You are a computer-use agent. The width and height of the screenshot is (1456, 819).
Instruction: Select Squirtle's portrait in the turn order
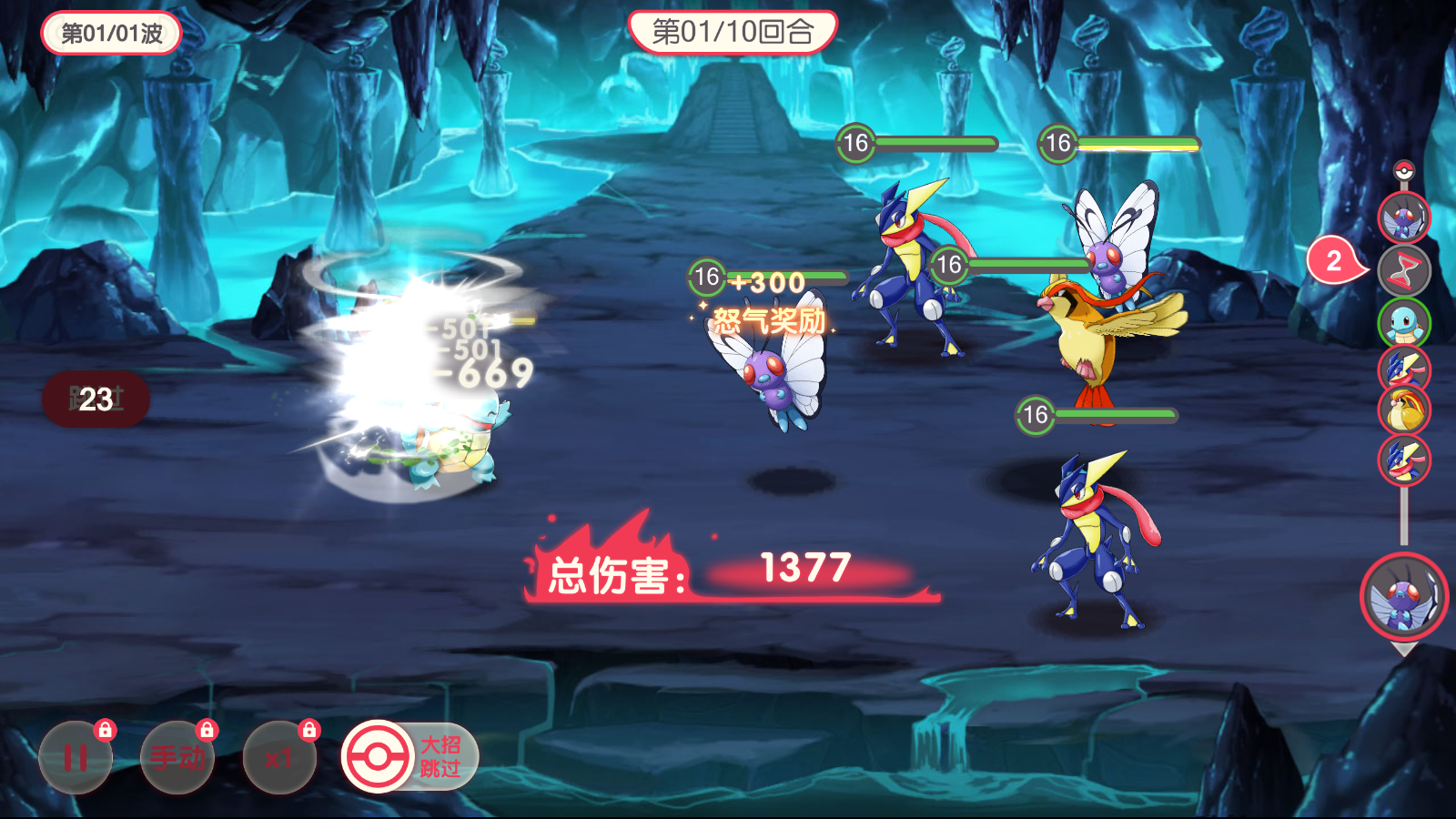(x=1404, y=322)
